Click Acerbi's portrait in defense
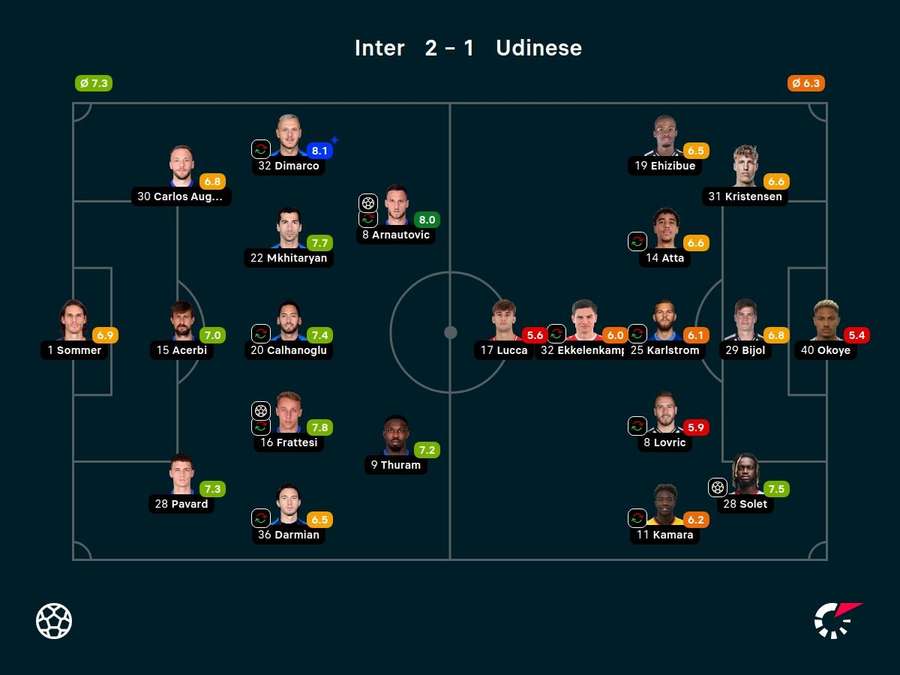Image resolution: width=900 pixels, height=675 pixels. 181,321
